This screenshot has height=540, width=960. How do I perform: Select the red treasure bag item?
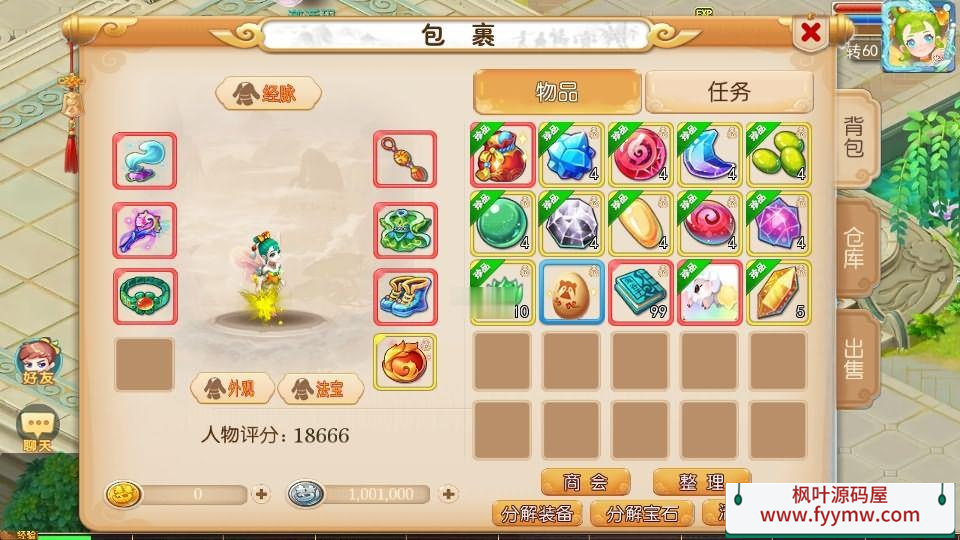click(503, 155)
